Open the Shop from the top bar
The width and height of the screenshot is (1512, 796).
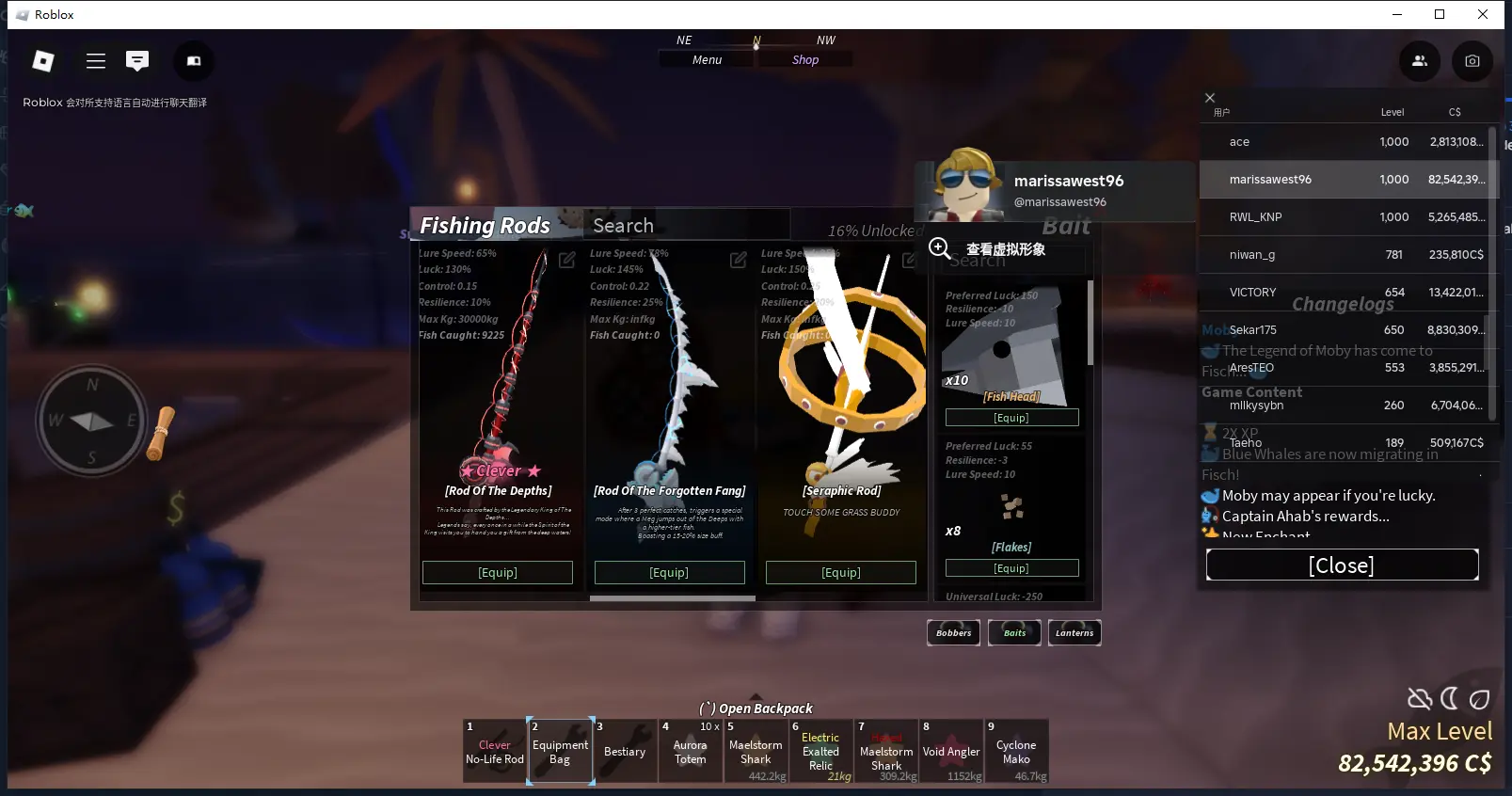pos(804,59)
